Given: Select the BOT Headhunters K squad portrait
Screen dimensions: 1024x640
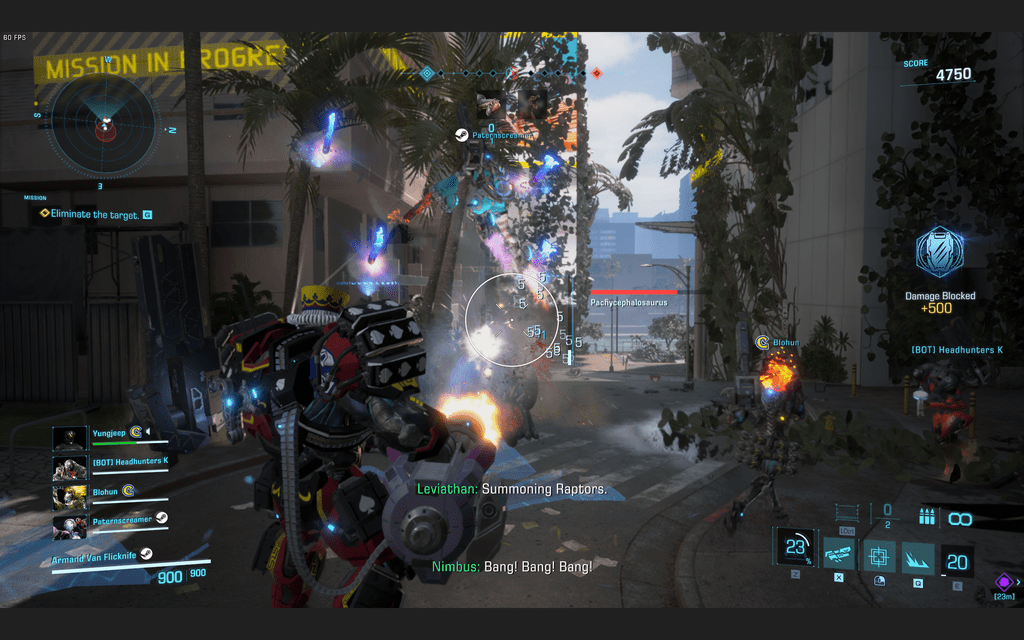Looking at the screenshot, I should pyautogui.click(x=68, y=468).
